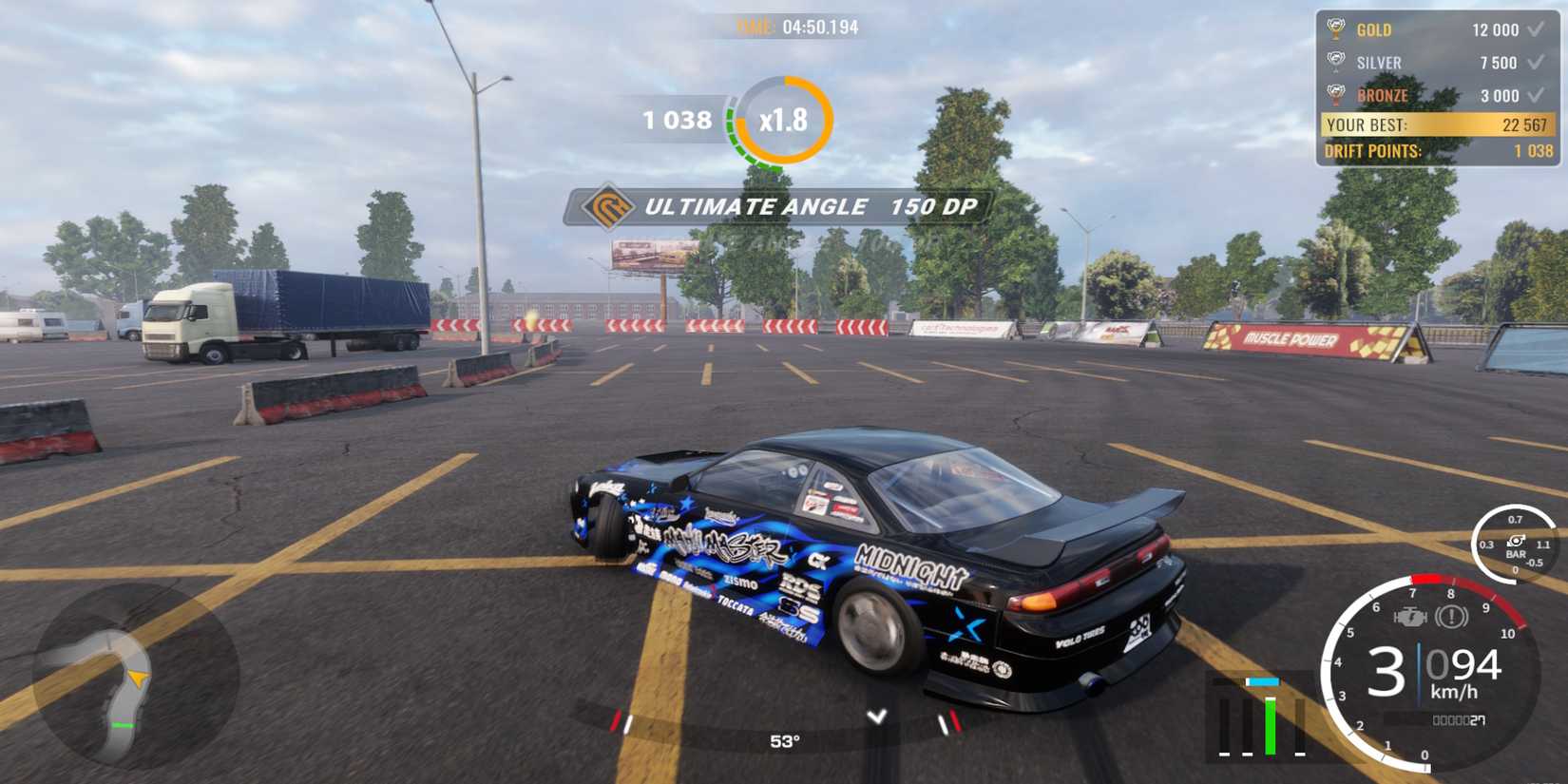Click the drift points counter showing 1 038
1568x784 pixels.
(x=677, y=121)
